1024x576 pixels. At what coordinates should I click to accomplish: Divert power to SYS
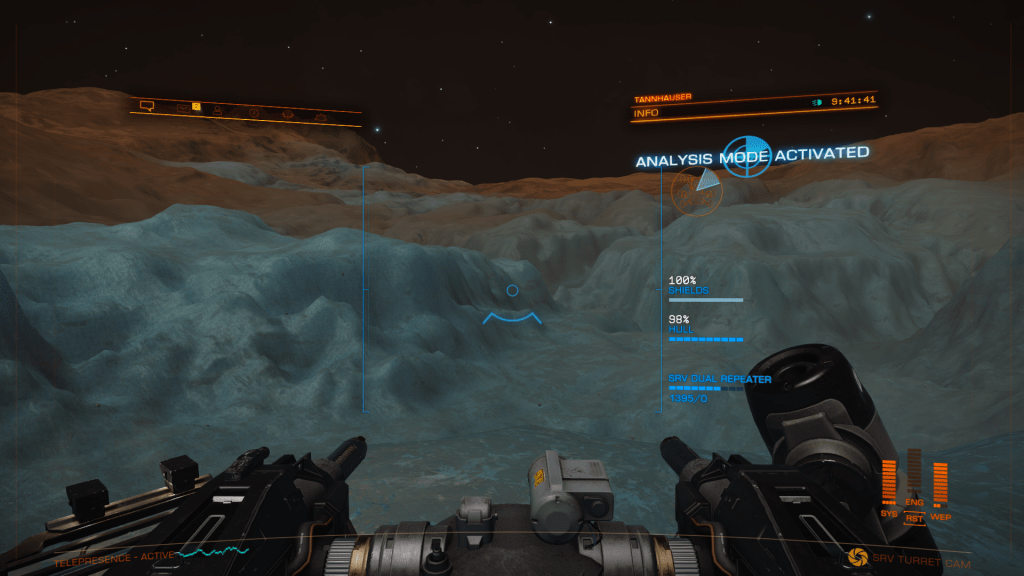[x=889, y=513]
